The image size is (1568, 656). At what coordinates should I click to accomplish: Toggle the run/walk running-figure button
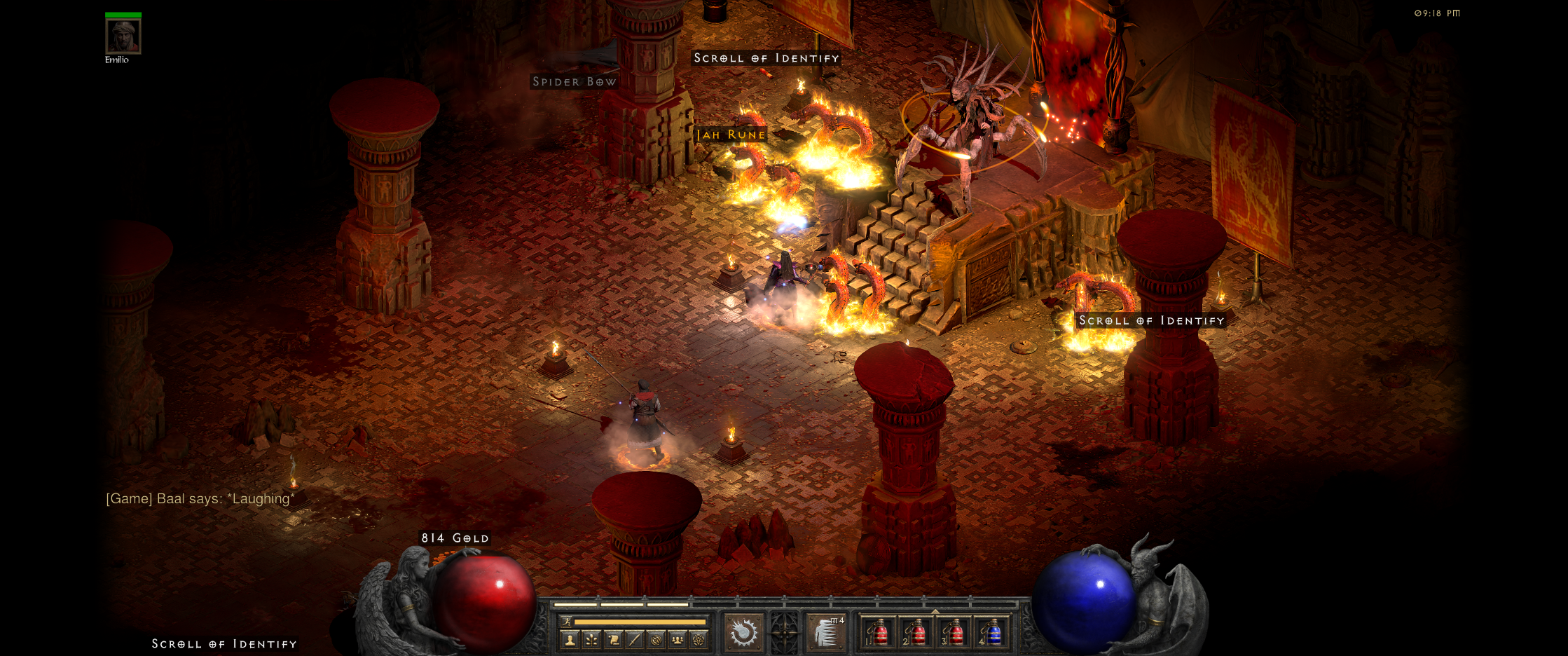566,622
